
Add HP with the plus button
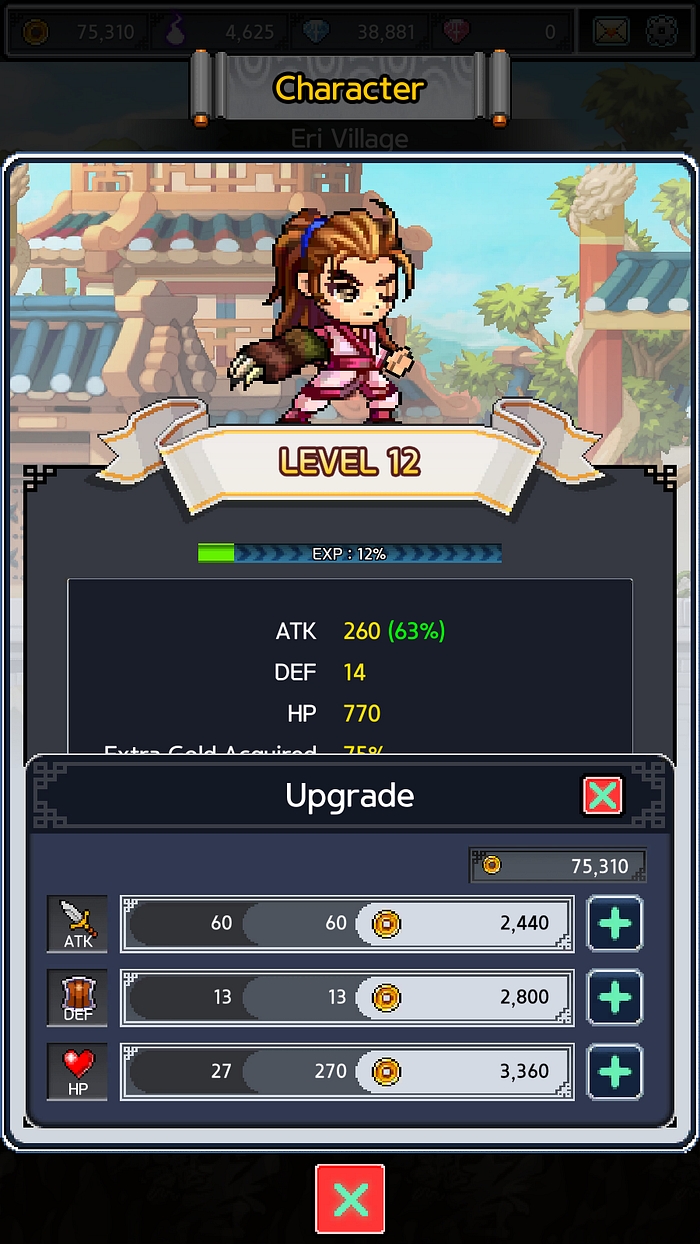tap(614, 1071)
